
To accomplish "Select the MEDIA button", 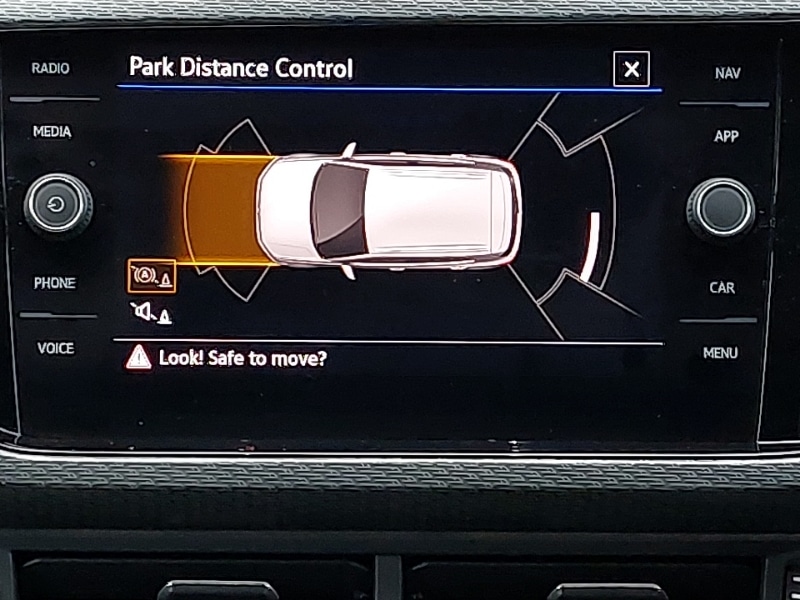I will pos(52,132).
